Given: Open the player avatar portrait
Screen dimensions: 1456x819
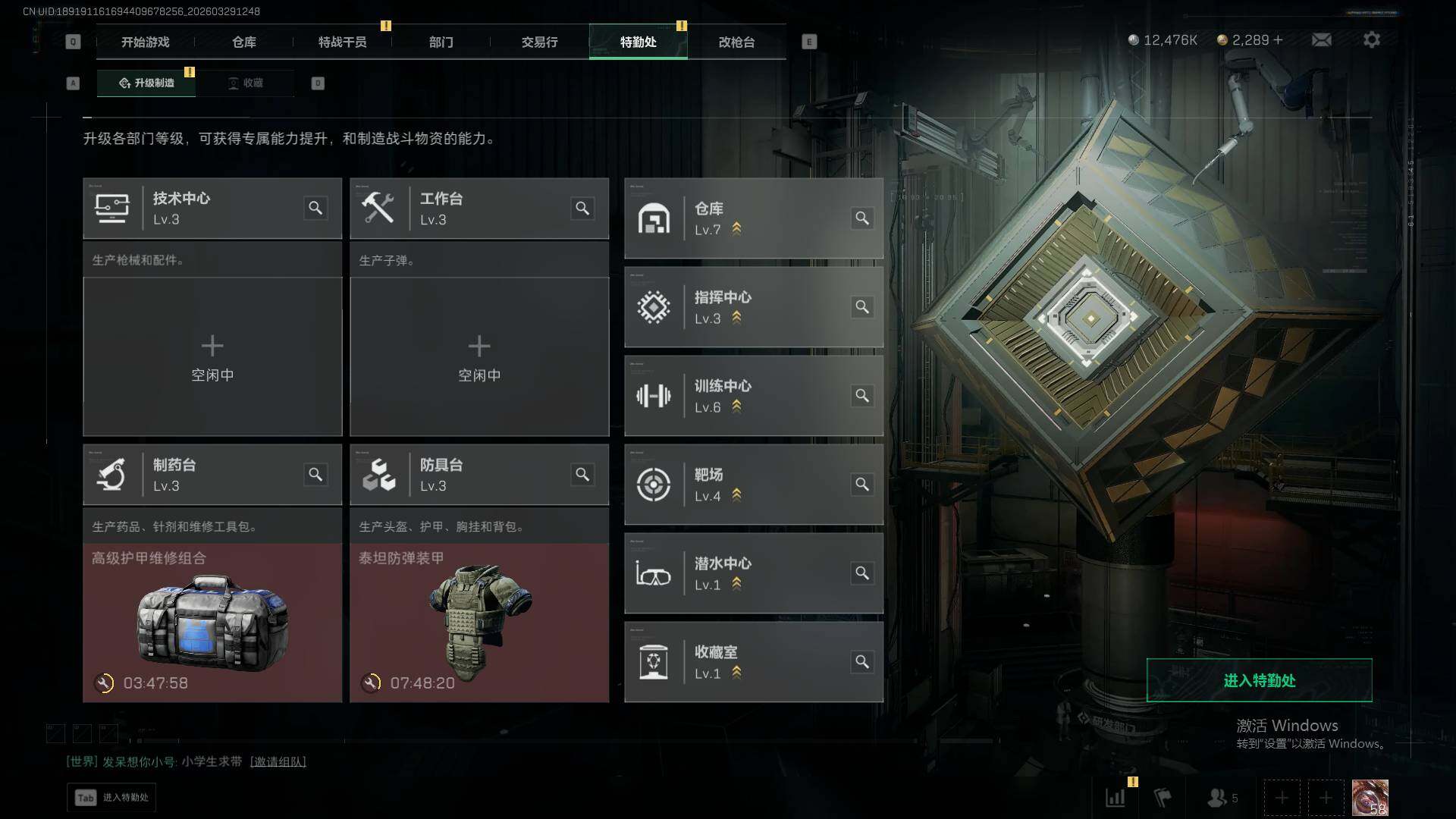Looking at the screenshot, I should click(x=1370, y=798).
